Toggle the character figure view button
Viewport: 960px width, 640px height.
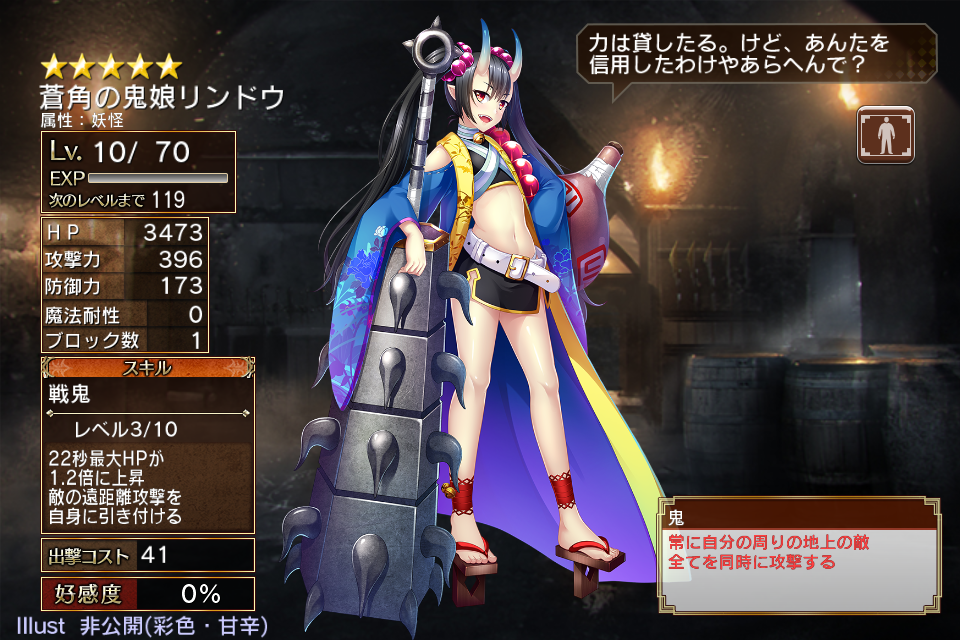885,133
